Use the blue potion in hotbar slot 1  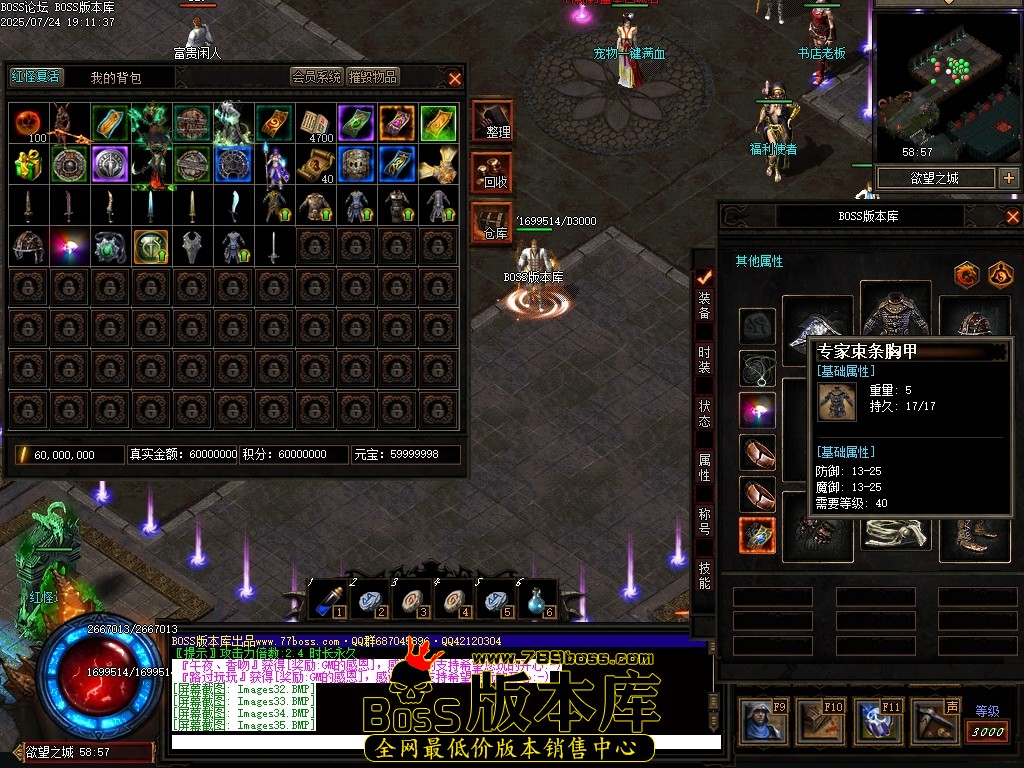(x=326, y=601)
